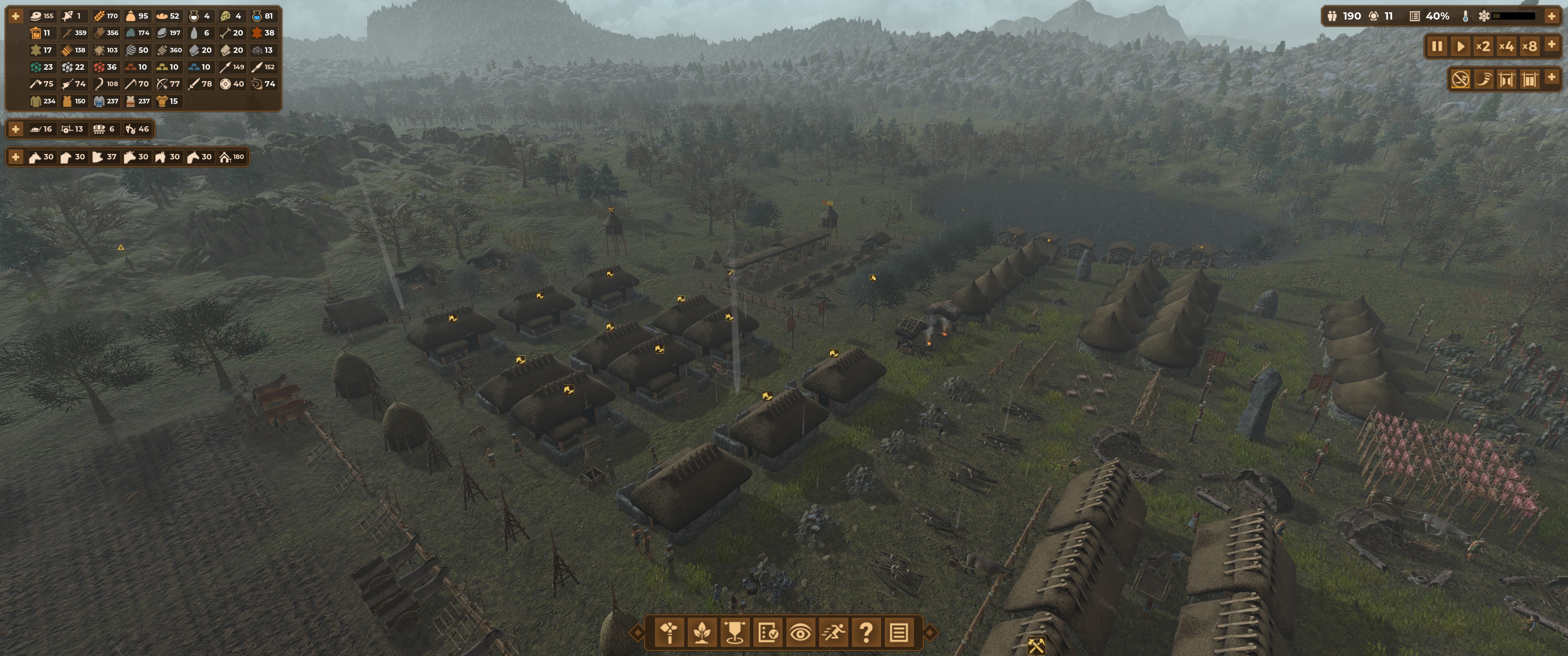This screenshot has width=1568, height=656.
Task: Expand the population status bar plus button
Action: [1552, 16]
